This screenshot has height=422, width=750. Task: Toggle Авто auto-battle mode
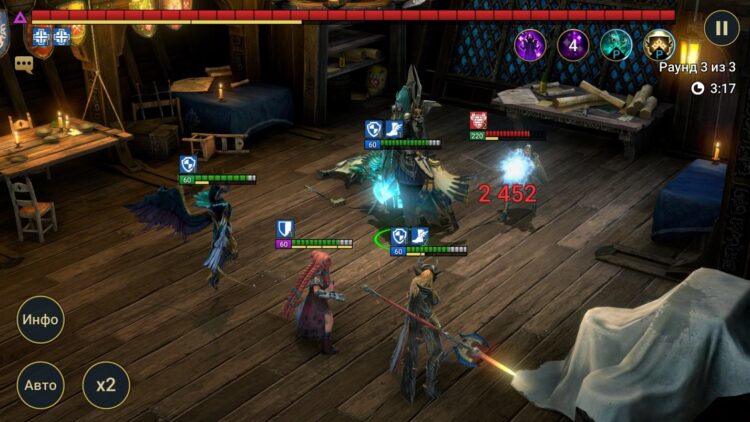pyautogui.click(x=41, y=385)
